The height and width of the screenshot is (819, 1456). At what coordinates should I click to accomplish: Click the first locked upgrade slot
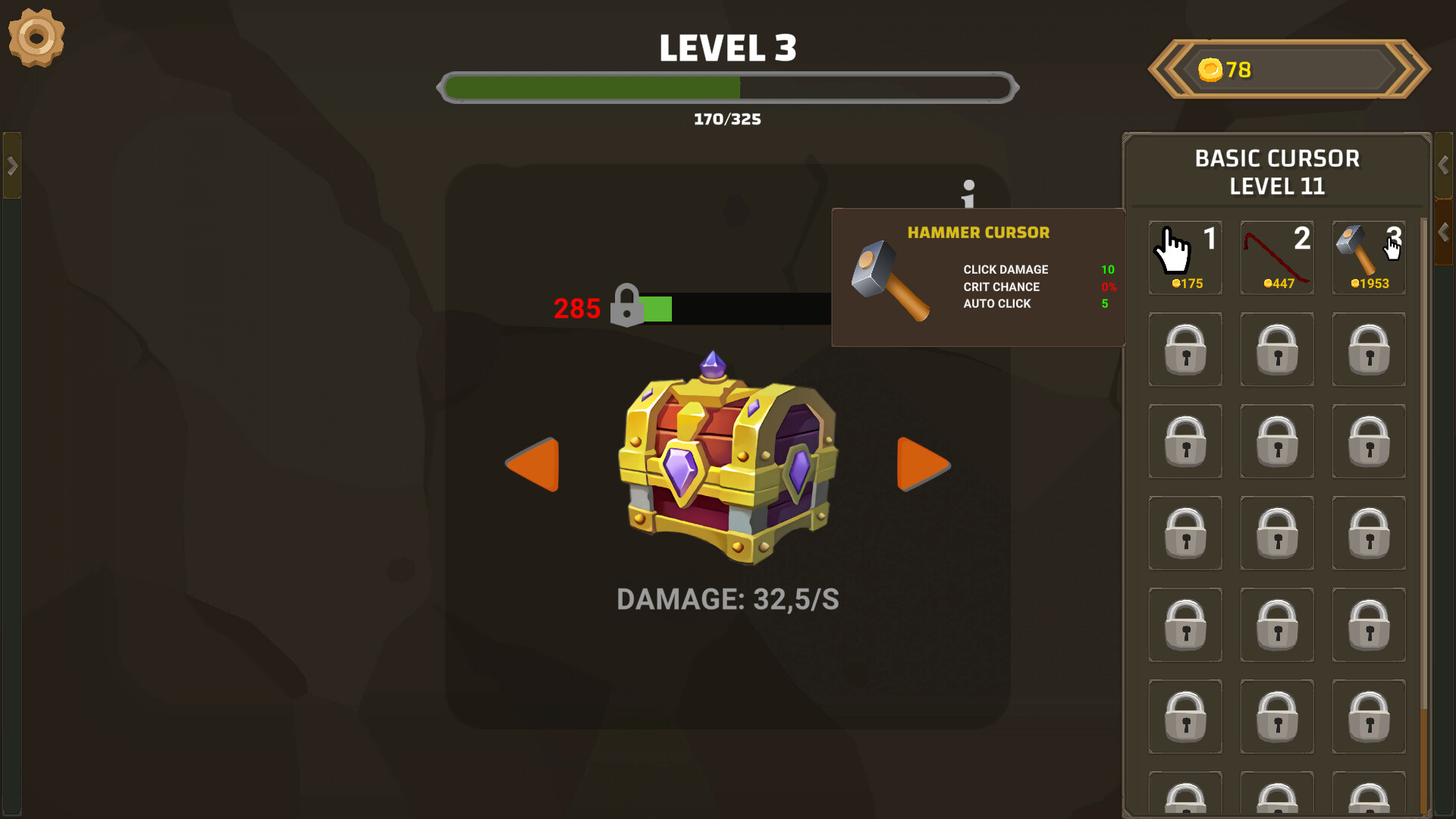click(x=1185, y=350)
